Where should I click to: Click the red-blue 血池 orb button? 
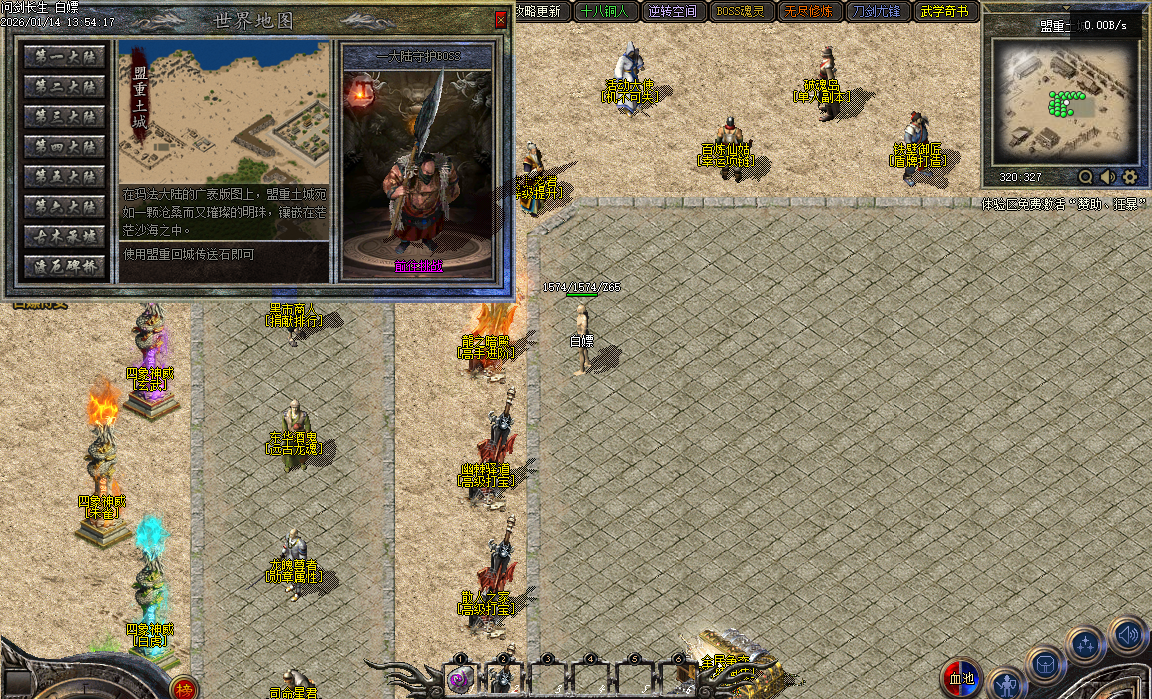pos(962,680)
